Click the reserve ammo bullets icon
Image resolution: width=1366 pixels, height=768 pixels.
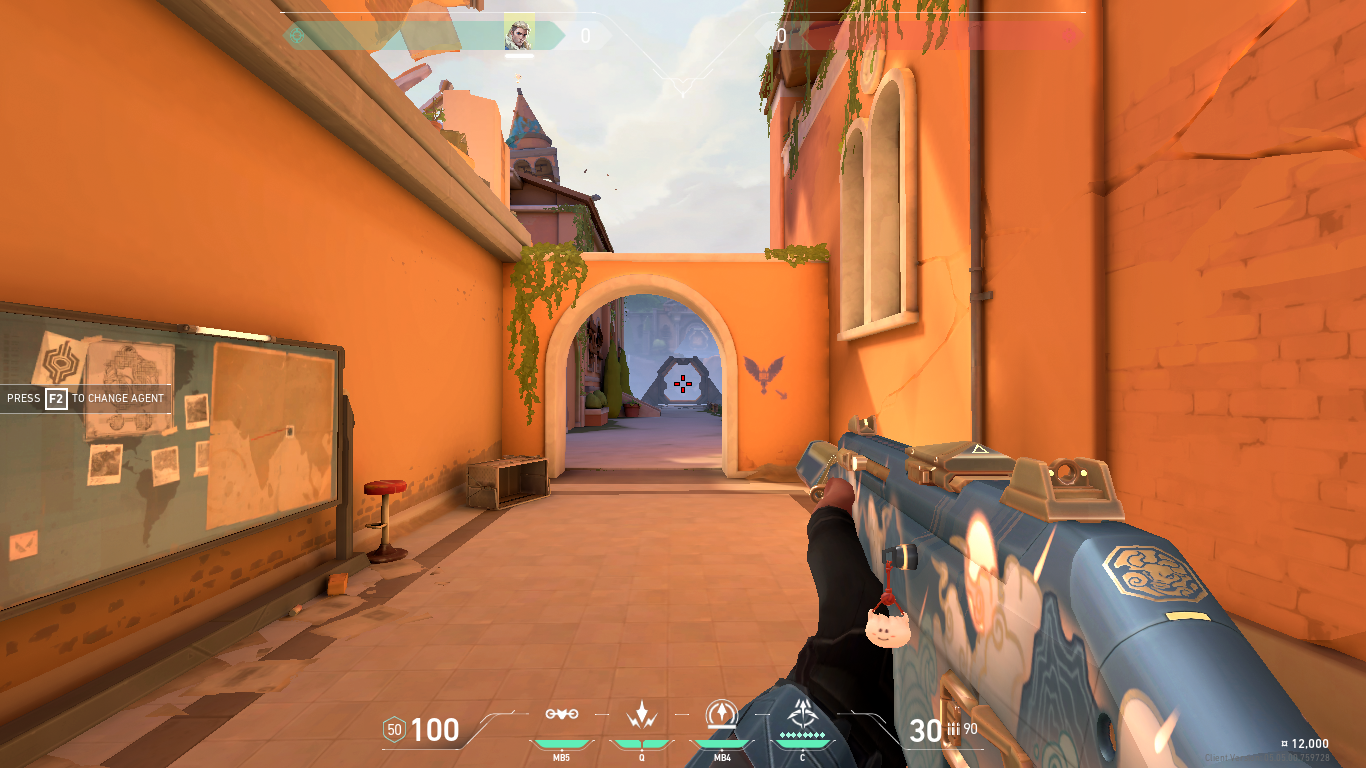click(952, 726)
